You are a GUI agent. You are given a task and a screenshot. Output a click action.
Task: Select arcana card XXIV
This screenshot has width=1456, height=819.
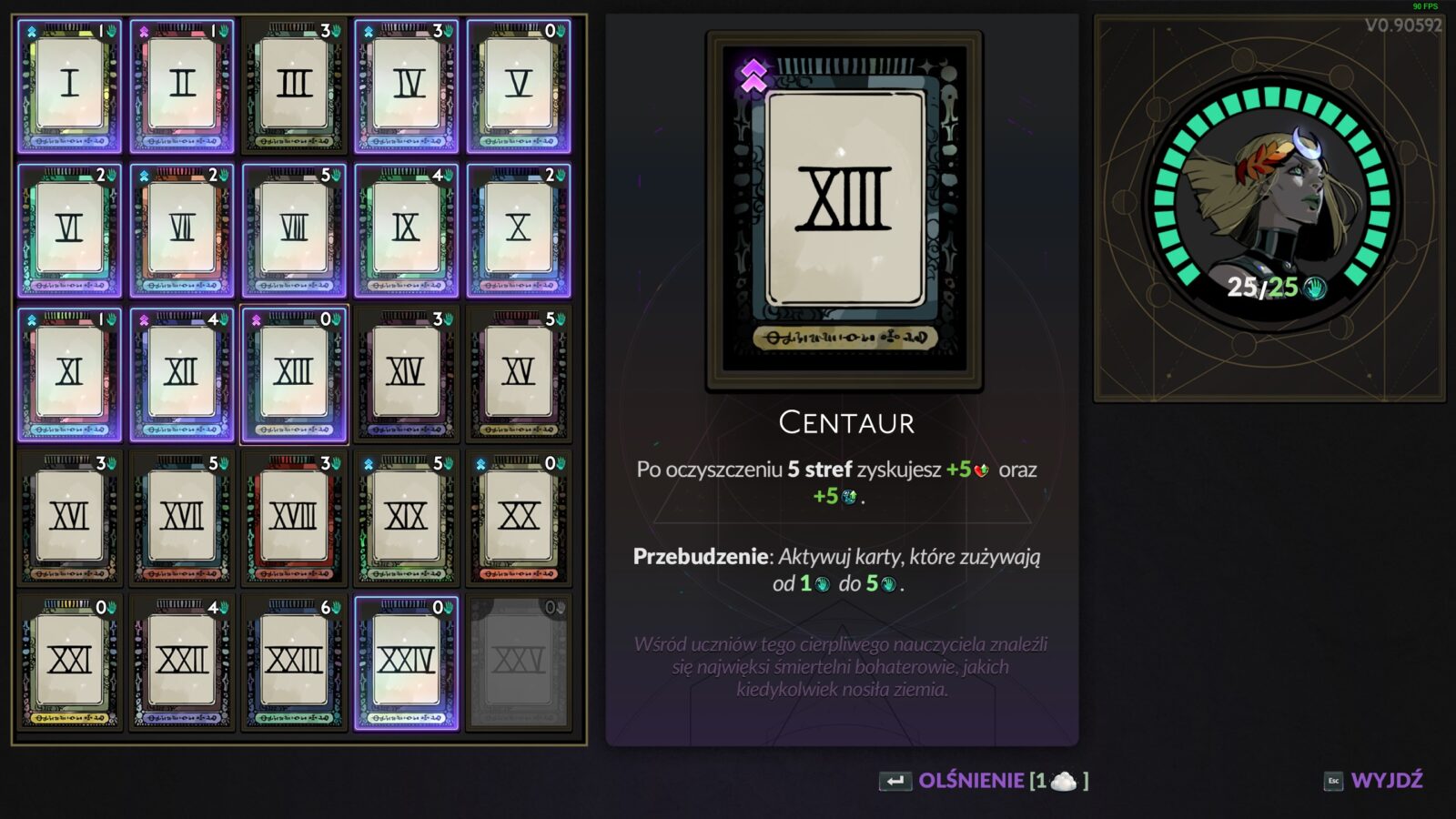406,662
